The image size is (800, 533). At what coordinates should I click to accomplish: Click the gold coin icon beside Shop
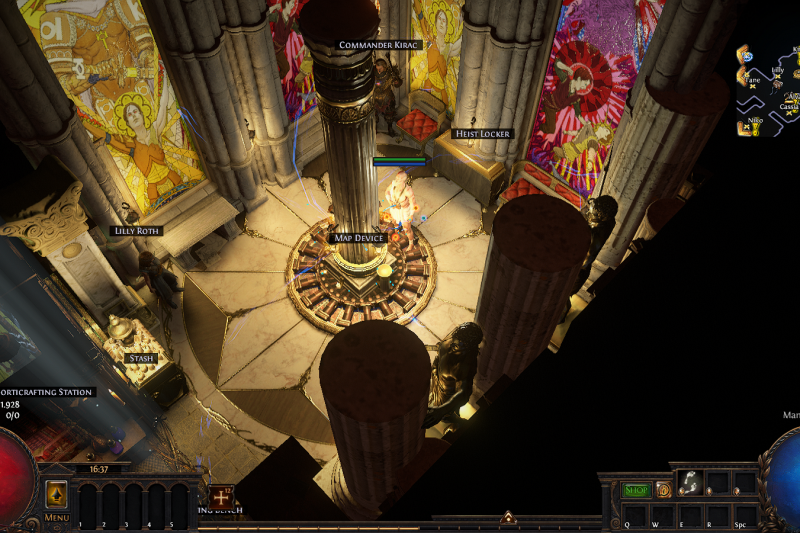663,490
